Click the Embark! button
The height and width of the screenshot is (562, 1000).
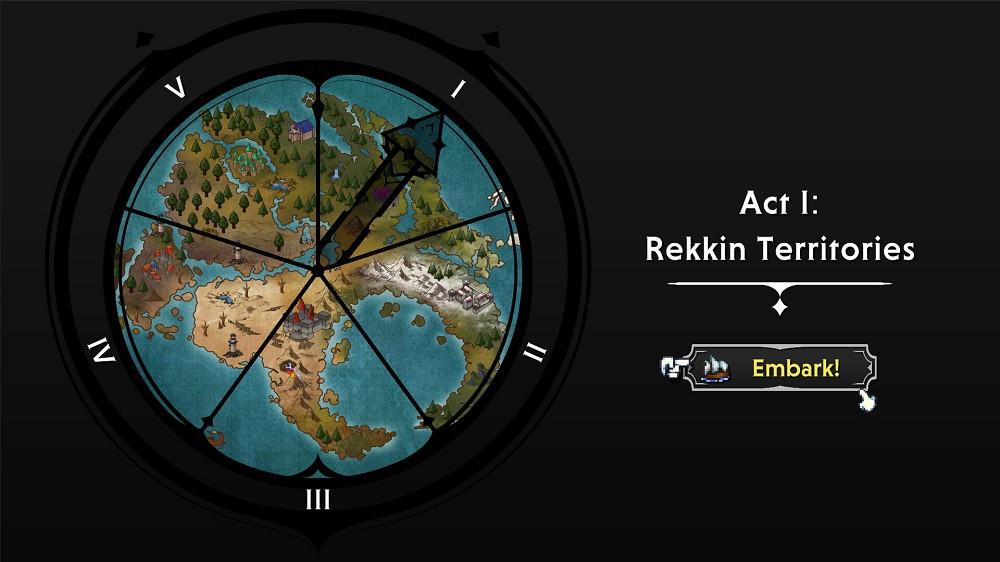click(x=781, y=368)
